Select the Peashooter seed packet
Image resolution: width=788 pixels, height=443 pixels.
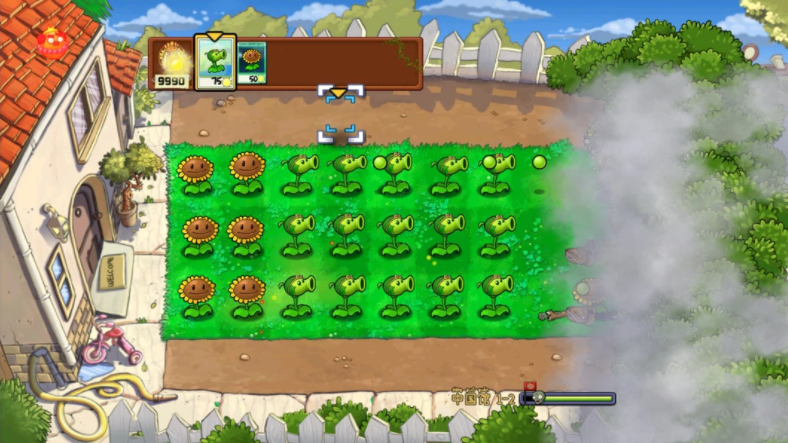(215, 62)
